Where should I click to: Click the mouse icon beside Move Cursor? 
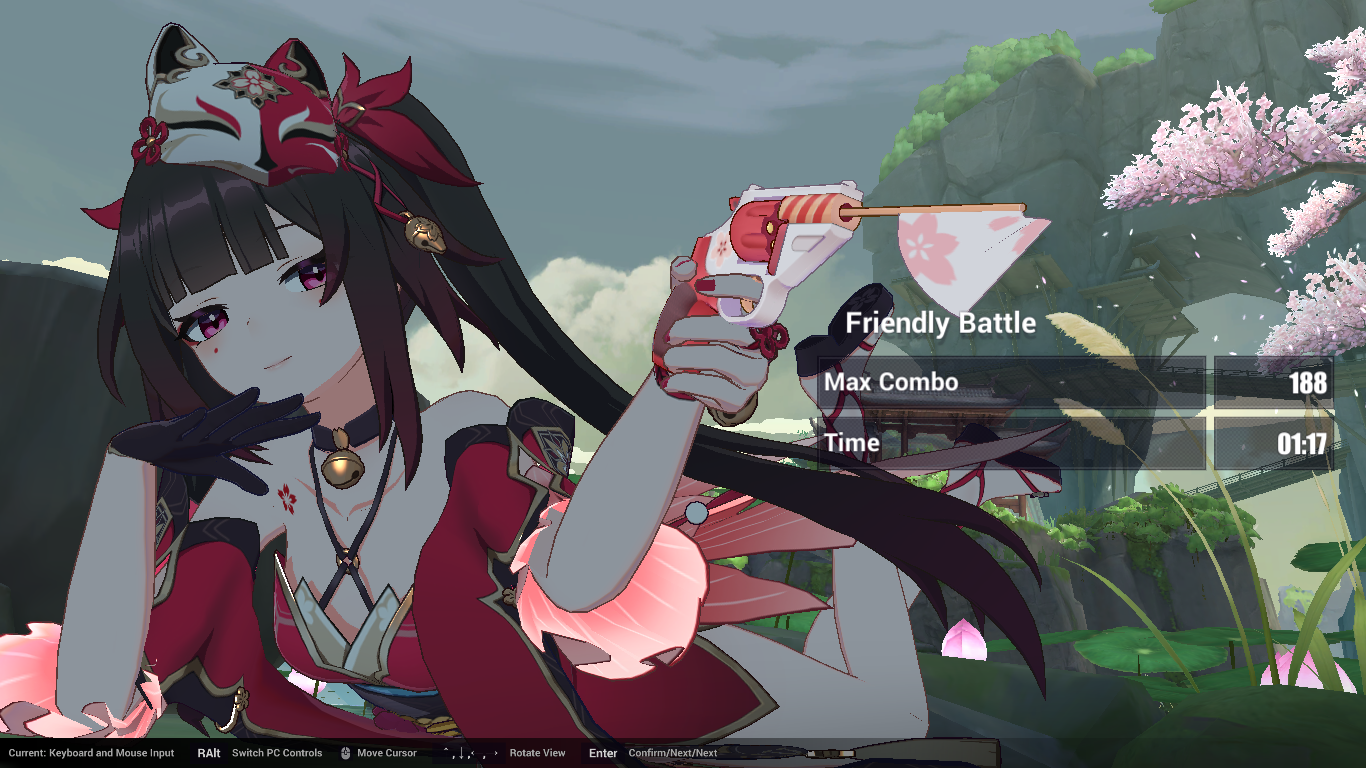(x=344, y=754)
